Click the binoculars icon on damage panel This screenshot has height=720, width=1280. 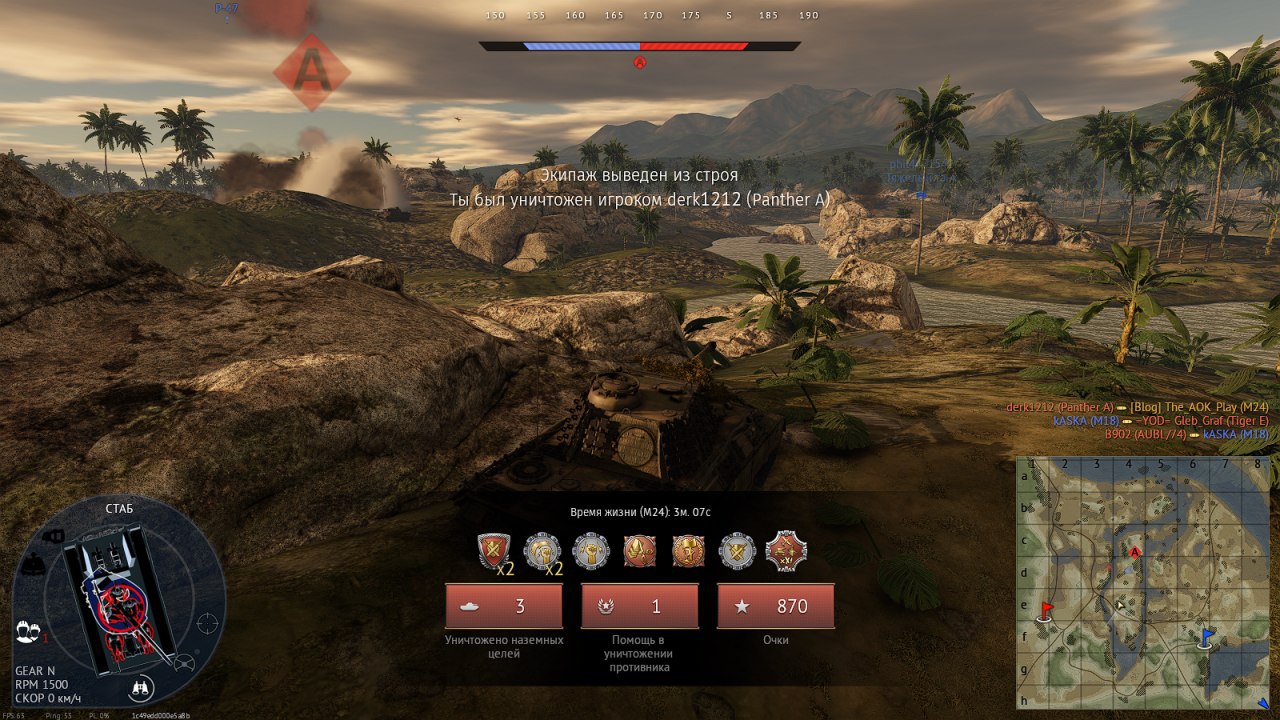140,689
